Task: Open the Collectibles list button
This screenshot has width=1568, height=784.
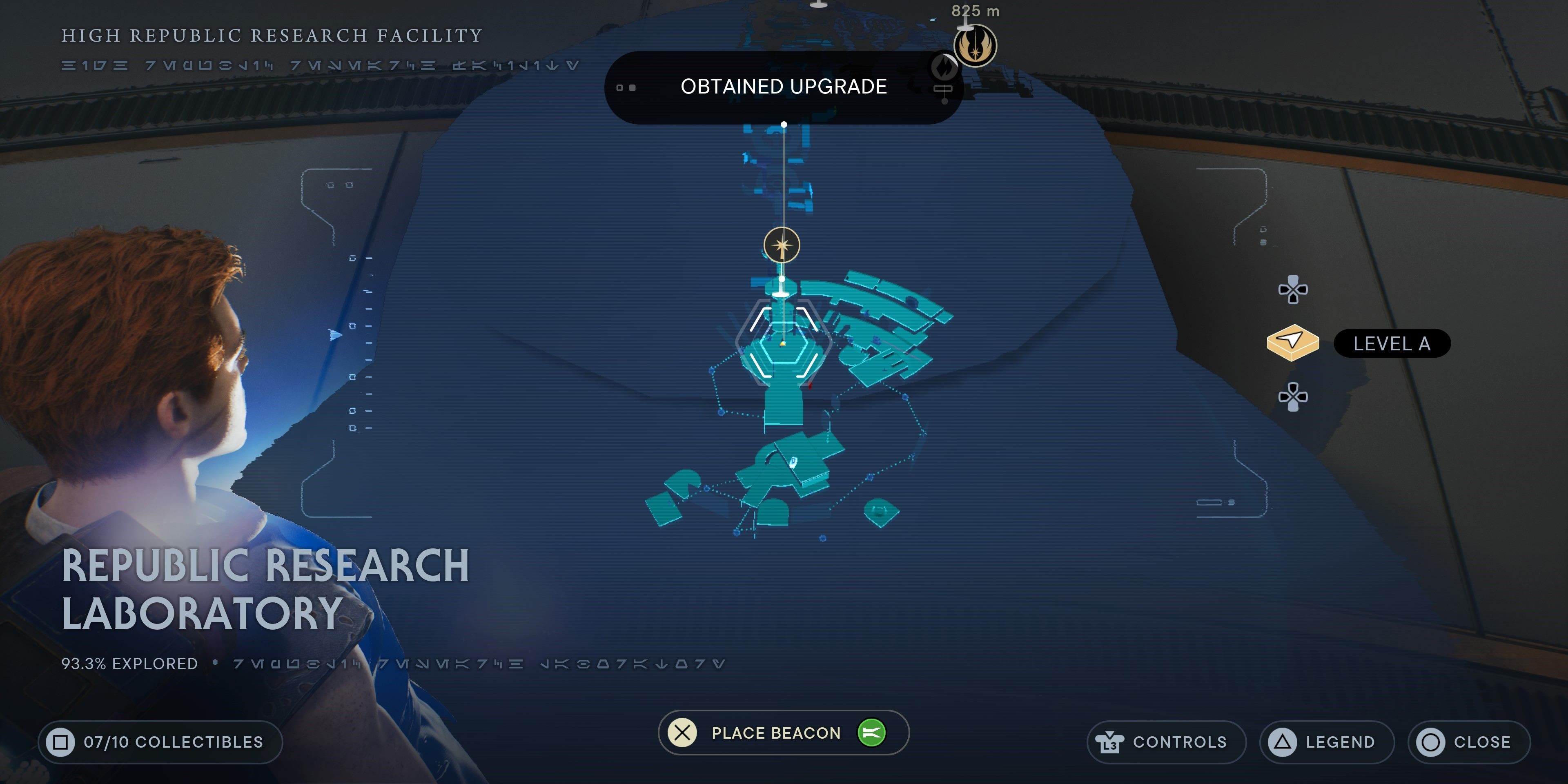Action: (160, 742)
